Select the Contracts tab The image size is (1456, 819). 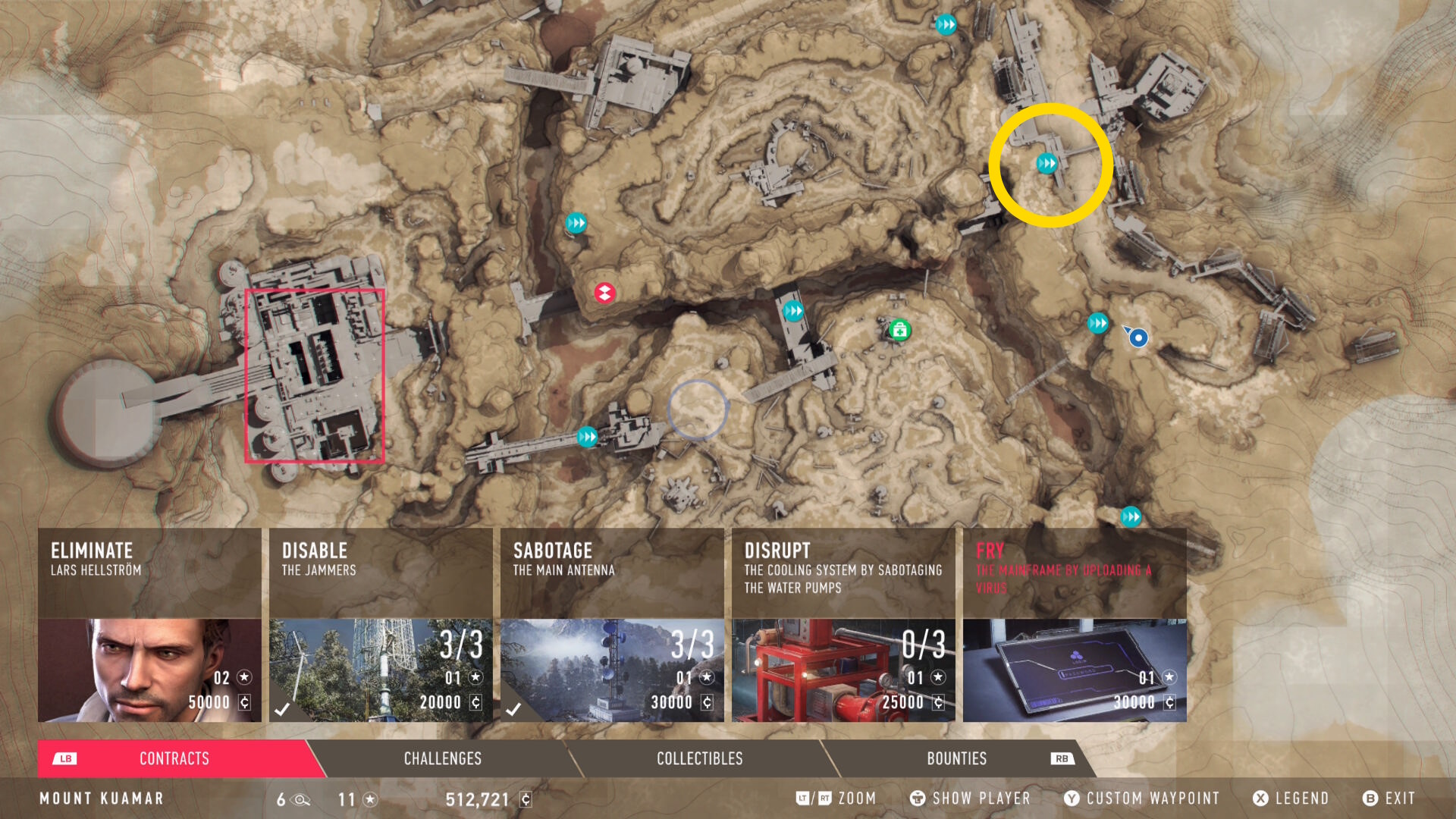pos(174,758)
